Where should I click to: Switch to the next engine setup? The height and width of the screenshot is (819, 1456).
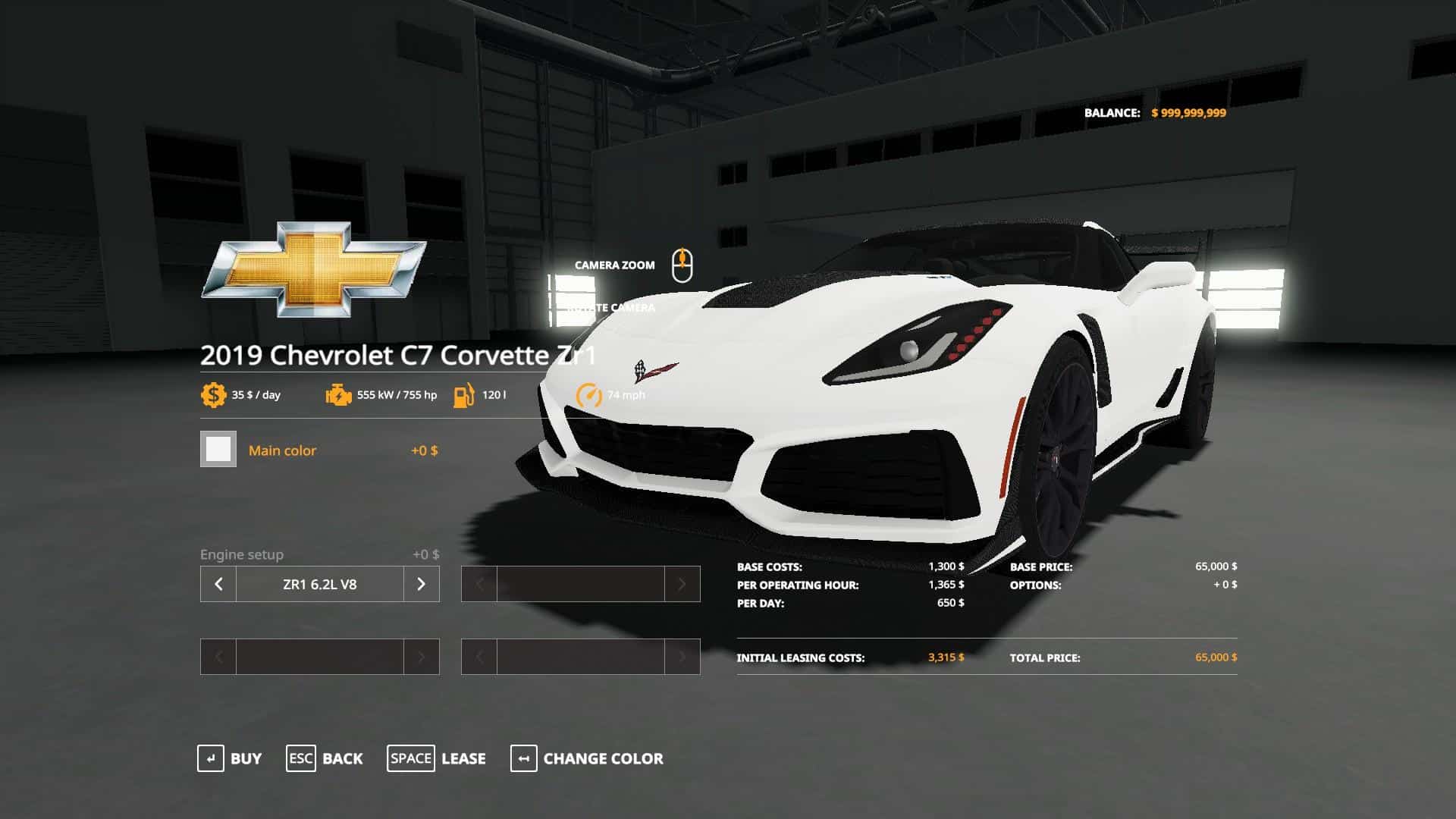click(x=421, y=584)
